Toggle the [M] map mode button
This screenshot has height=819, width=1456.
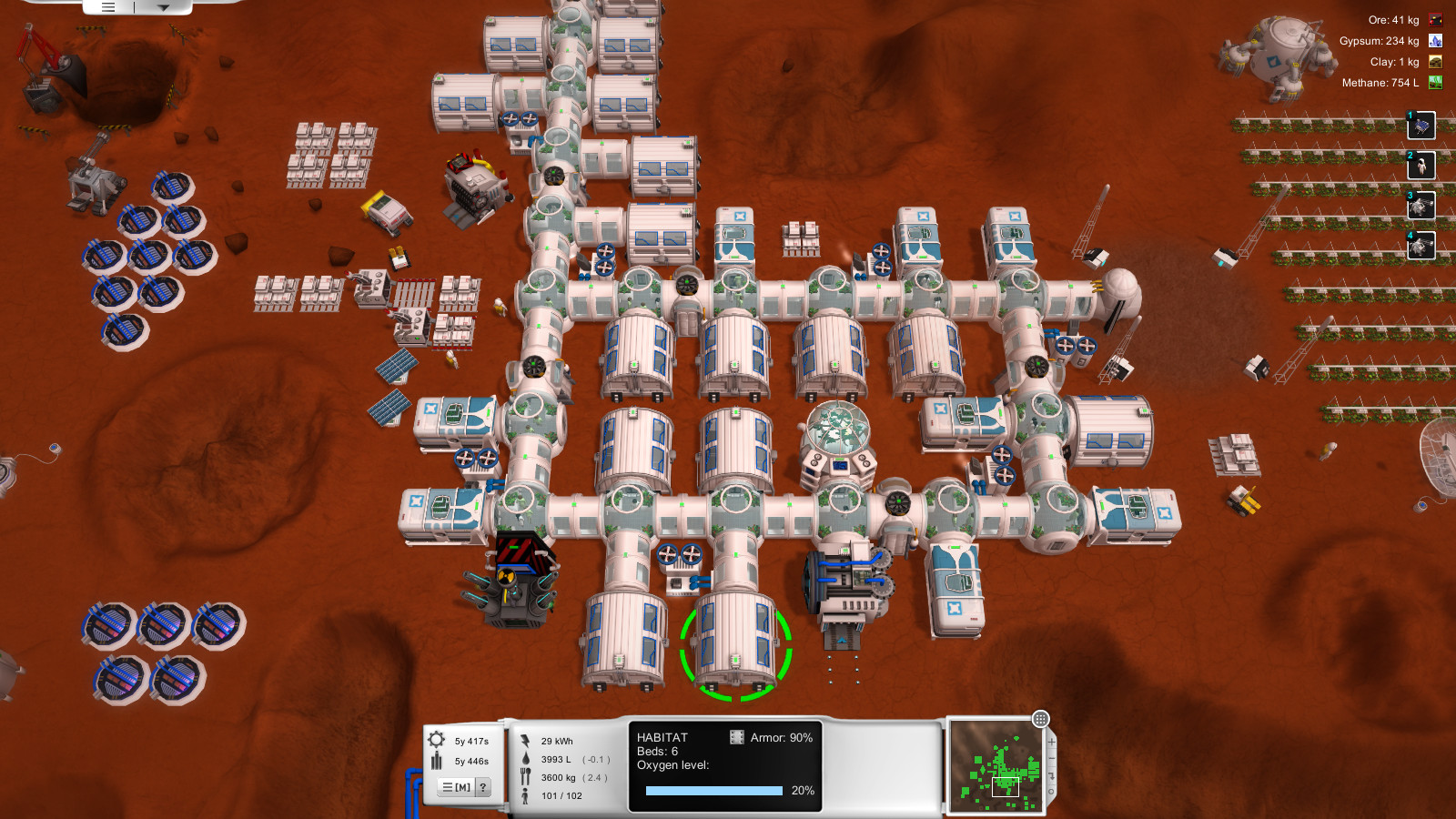coord(458,787)
